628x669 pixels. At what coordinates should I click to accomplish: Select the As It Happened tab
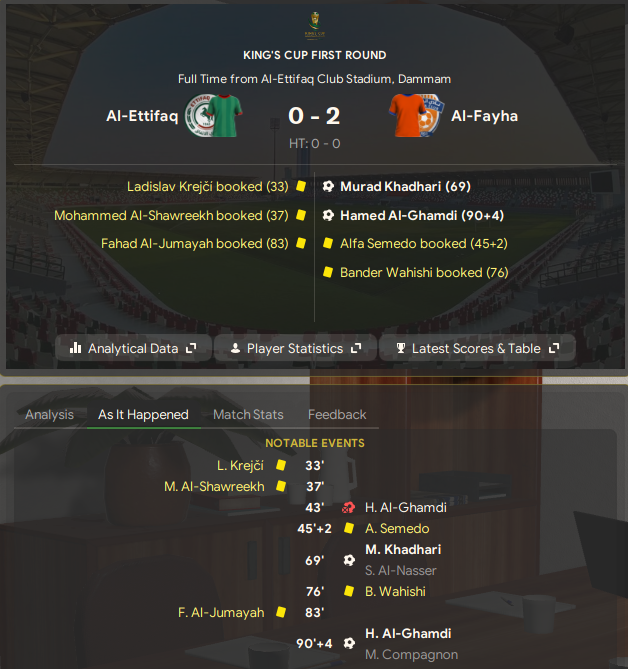(x=143, y=414)
